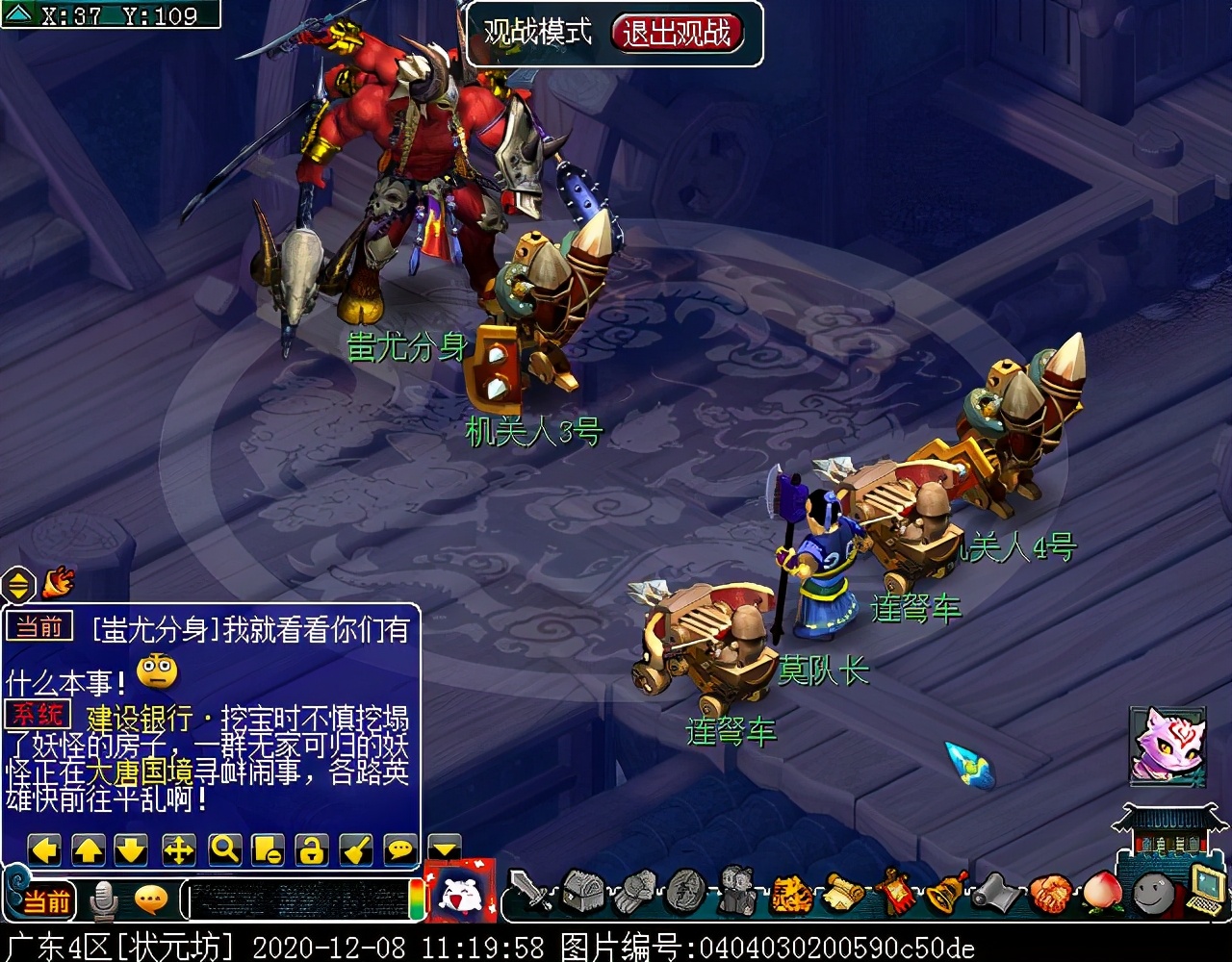Click the yellow speech bubble button above the chat bar

pyautogui.click(x=400, y=849)
